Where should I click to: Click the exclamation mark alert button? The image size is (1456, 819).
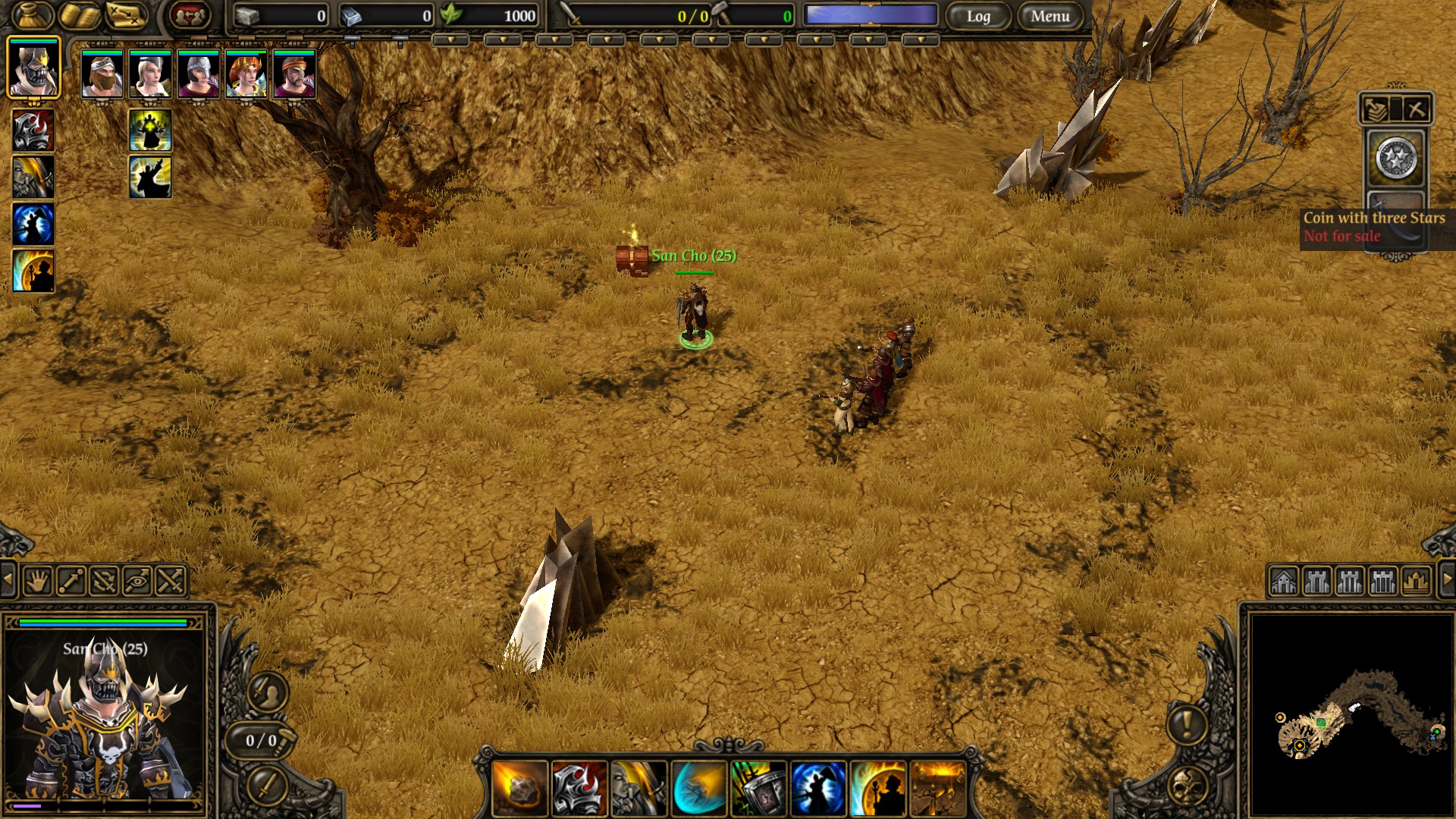[1187, 723]
